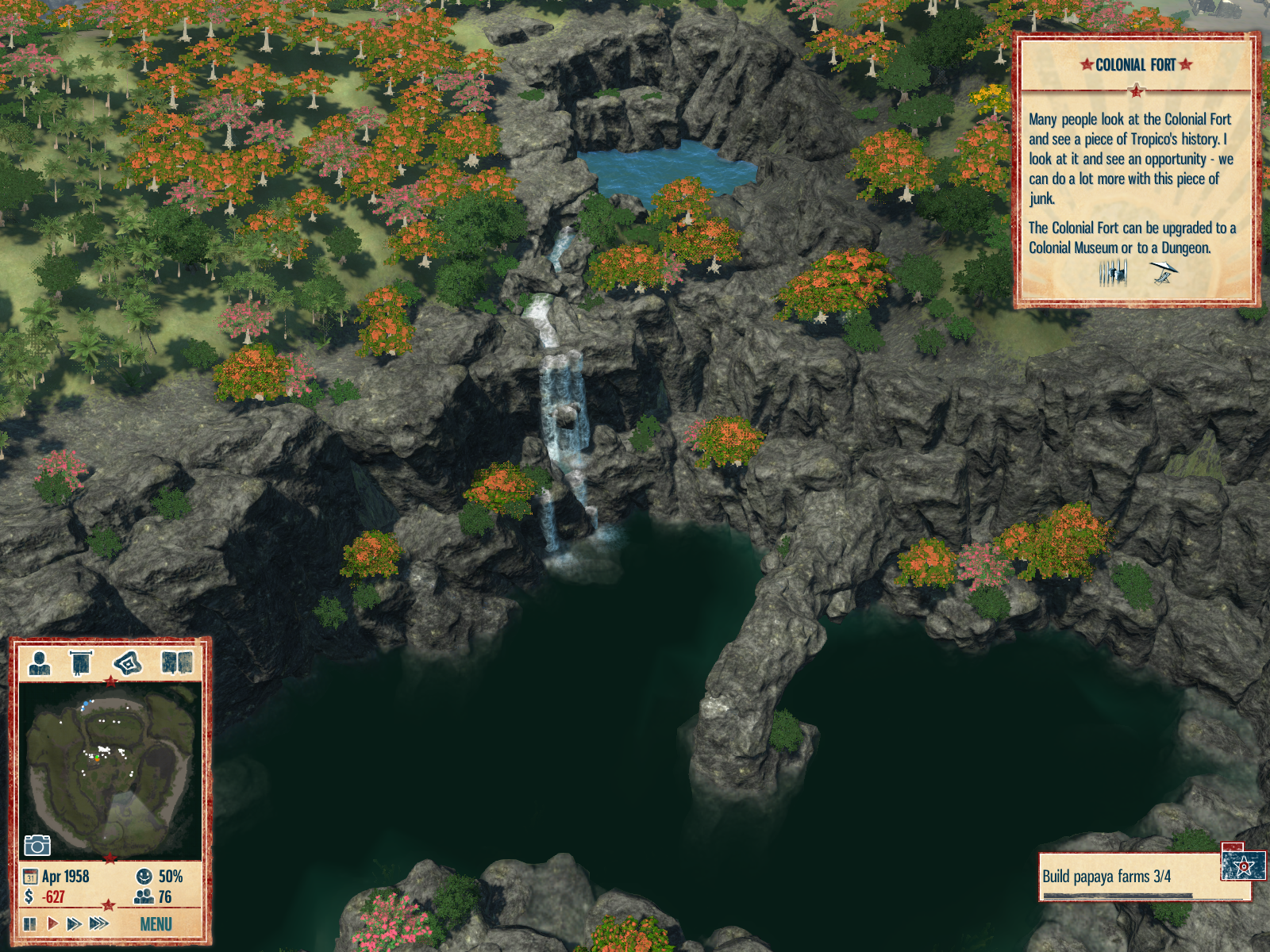Open the star folder tasks icon
The height and width of the screenshot is (952, 1270).
tap(1243, 865)
